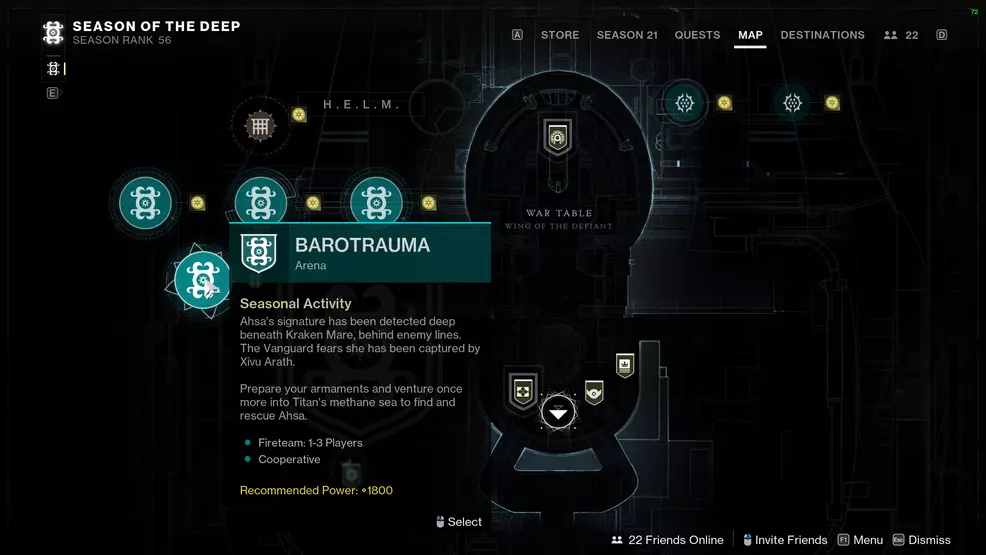Open the shield icon with cross emblem
986x555 pixels.
[523, 390]
